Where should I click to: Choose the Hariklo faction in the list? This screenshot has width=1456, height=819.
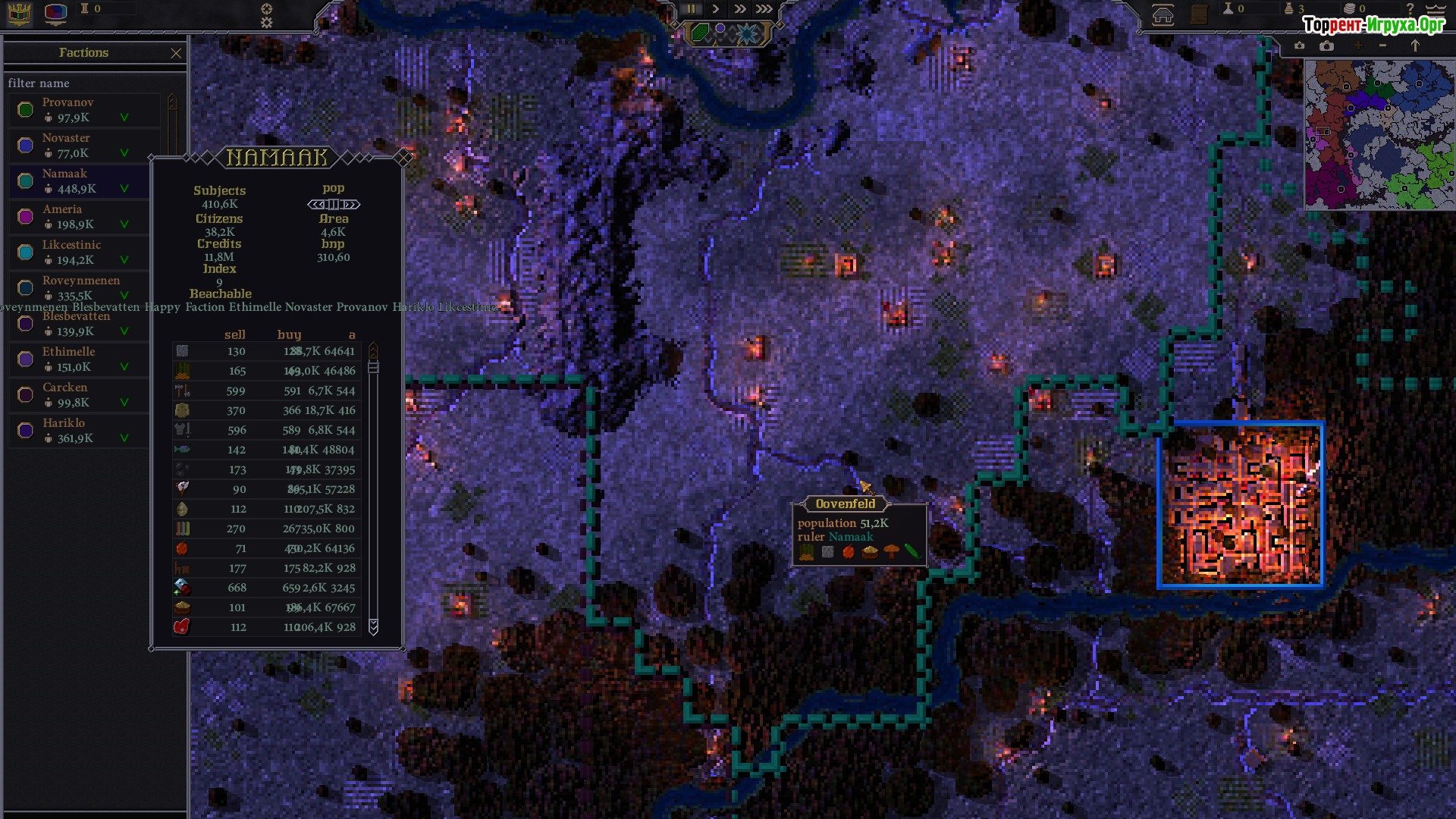coord(83,431)
